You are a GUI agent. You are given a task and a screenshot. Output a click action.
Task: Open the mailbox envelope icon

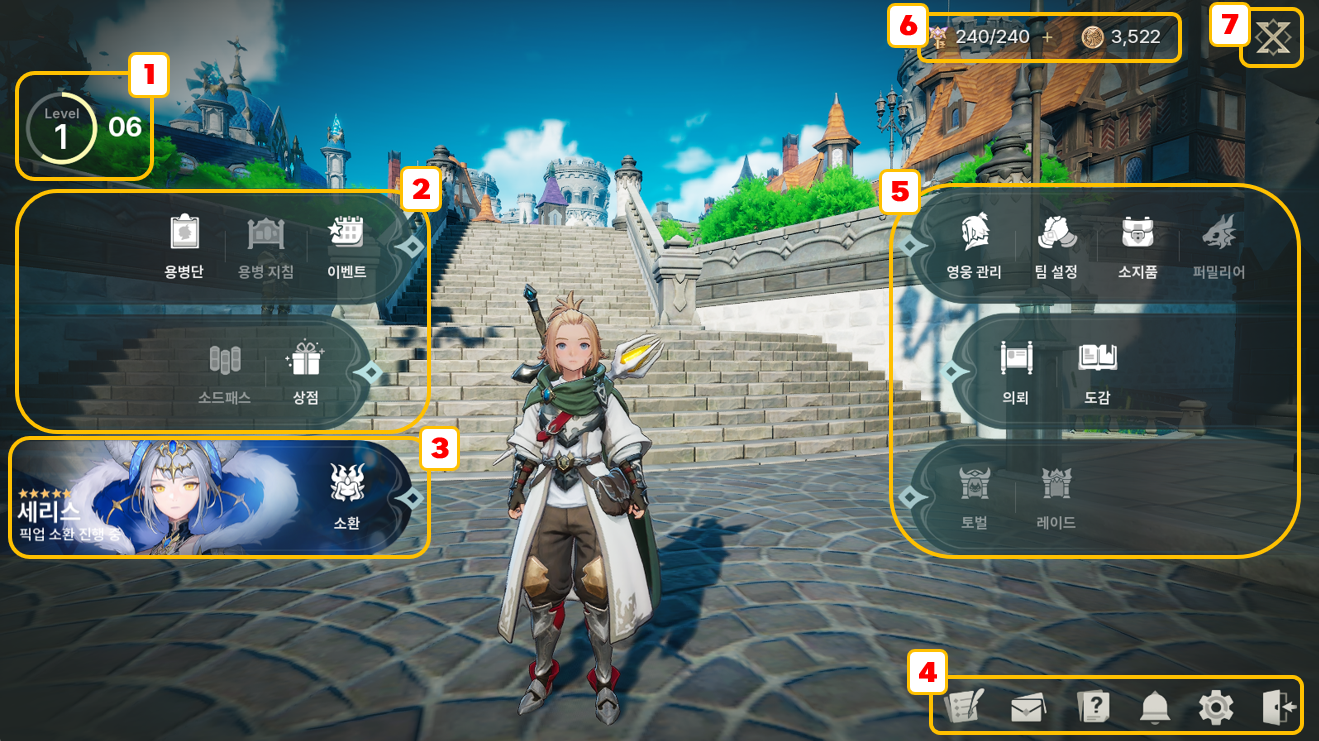click(1028, 709)
